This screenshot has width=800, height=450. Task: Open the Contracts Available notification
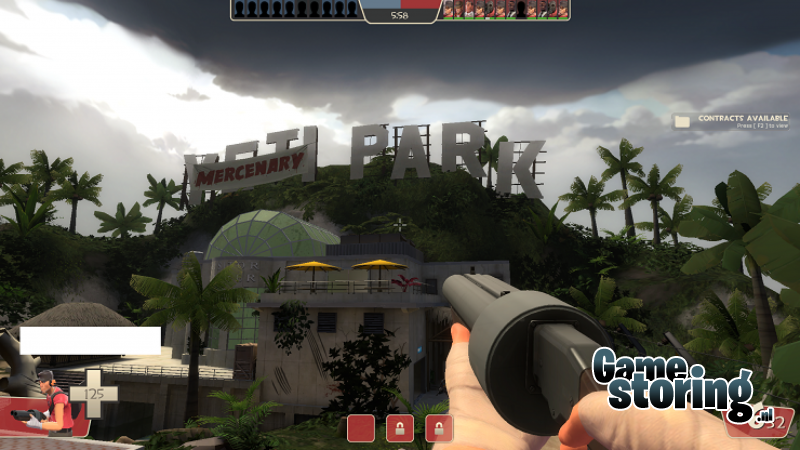click(727, 121)
